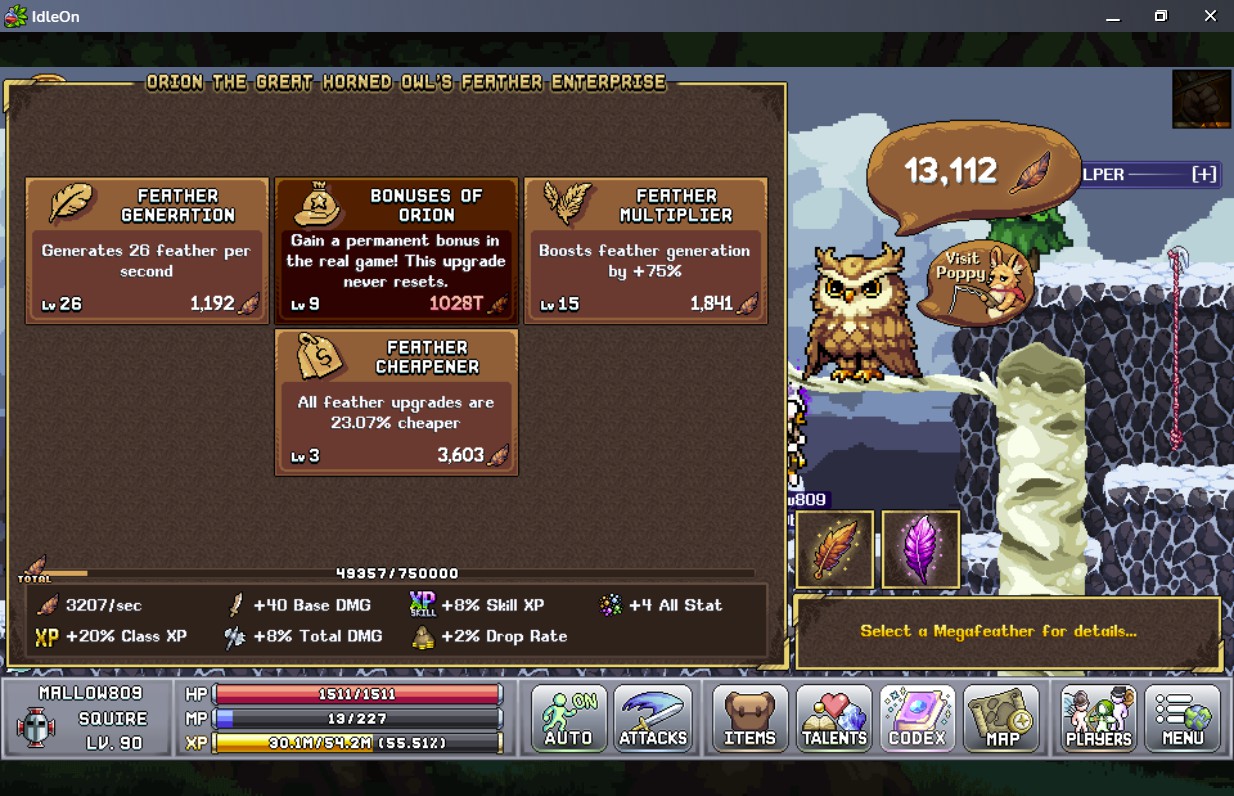Open the Codex book
The height and width of the screenshot is (796, 1234).
(x=917, y=718)
